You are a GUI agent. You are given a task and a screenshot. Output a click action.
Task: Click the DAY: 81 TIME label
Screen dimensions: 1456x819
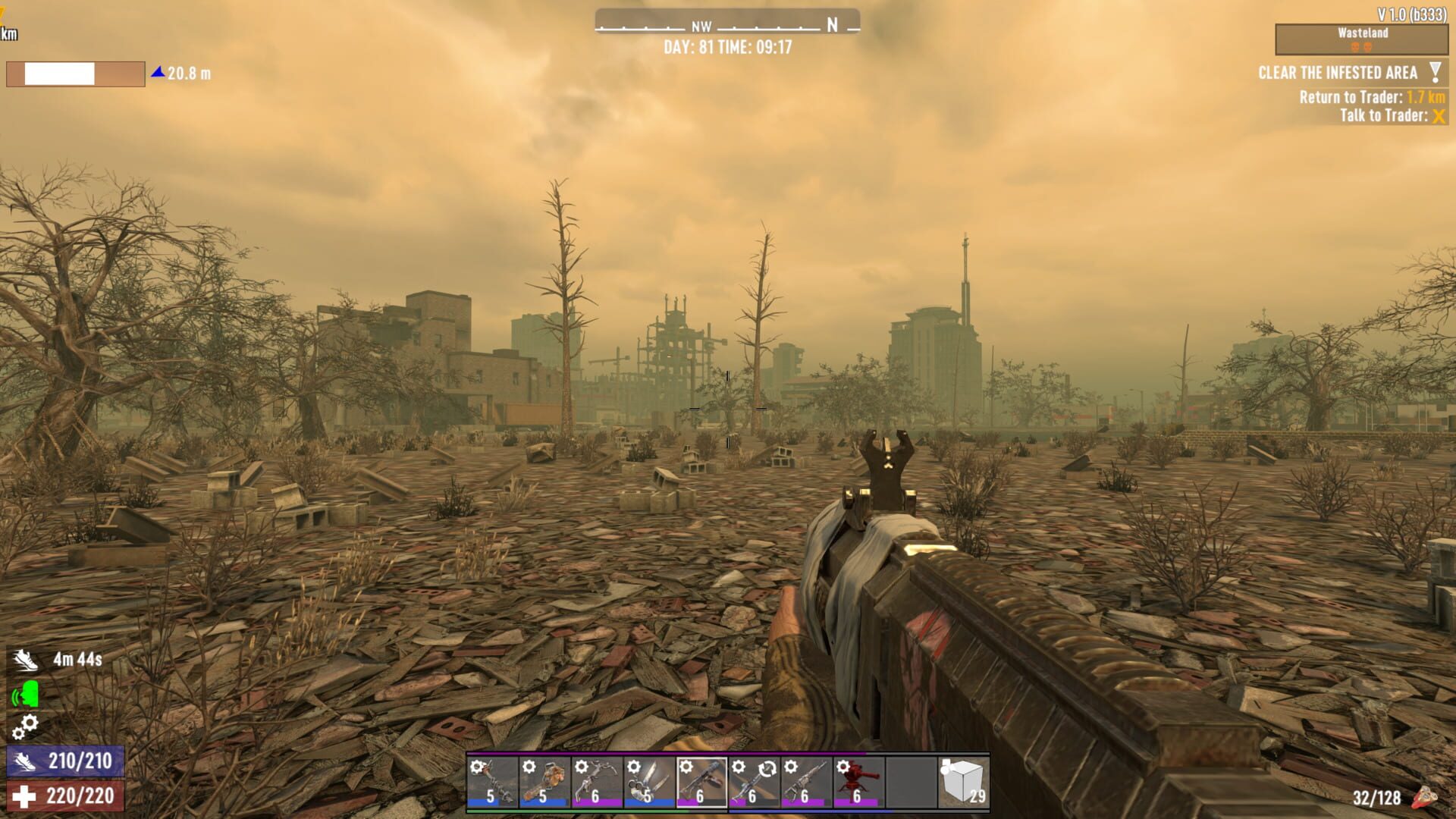(x=726, y=44)
